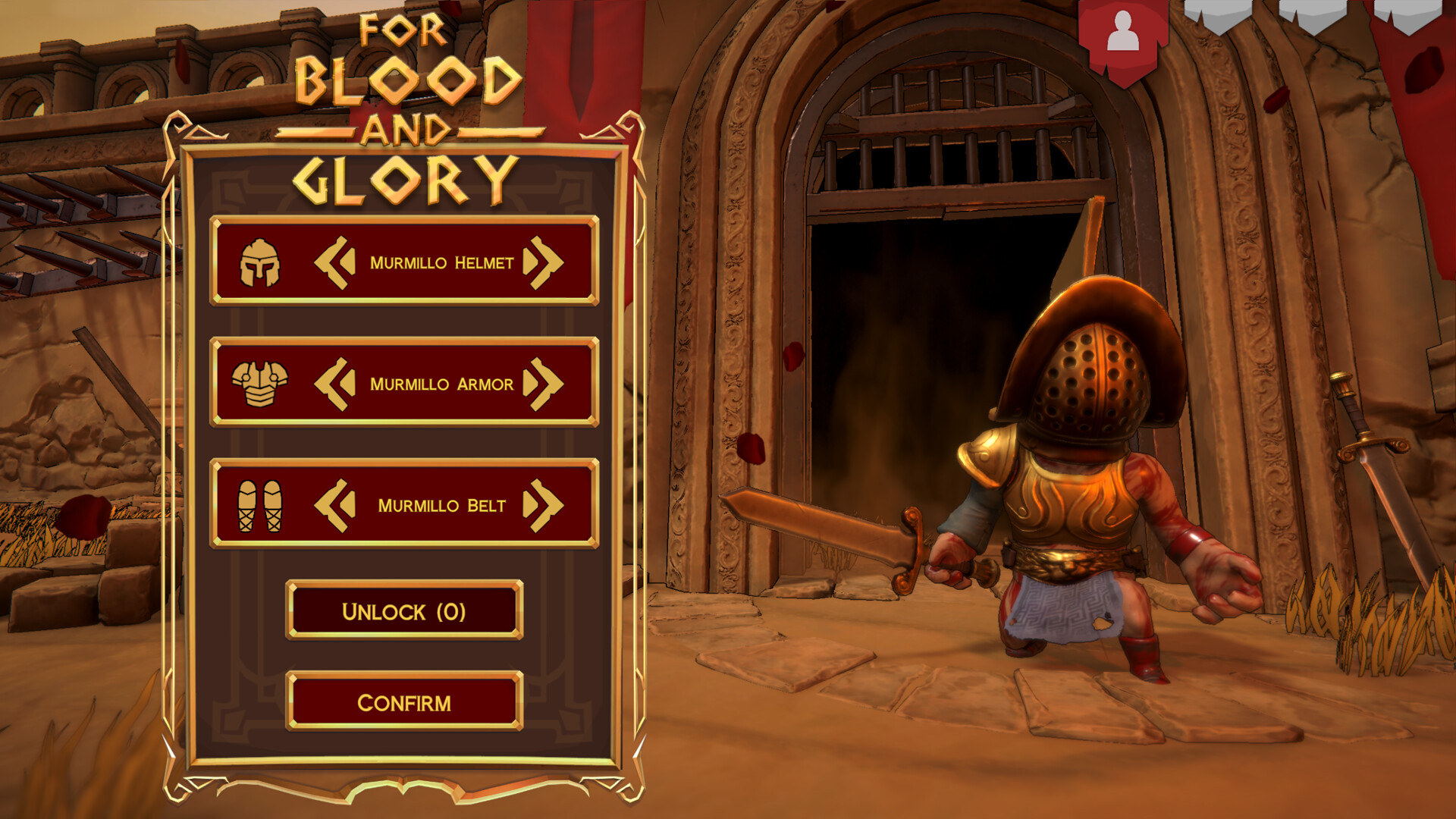
Task: Select the Murmillo Belt label
Action: [x=443, y=504]
